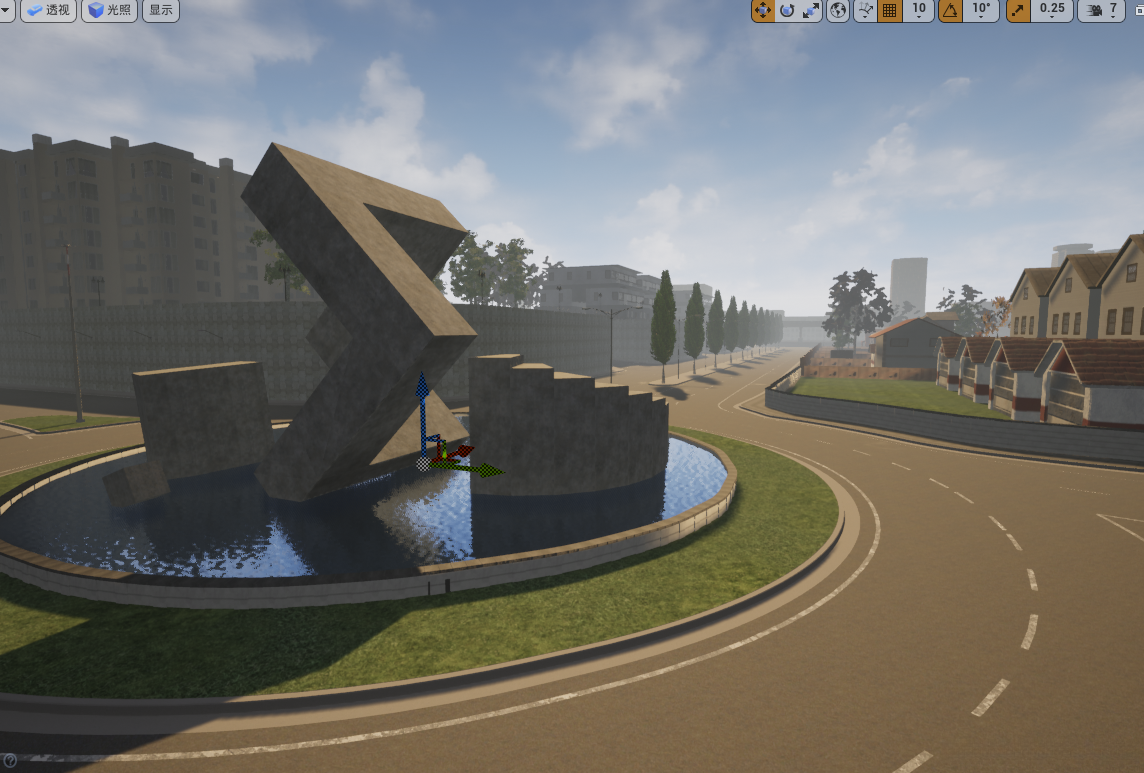Open the 显示 show options menu

click(x=161, y=11)
